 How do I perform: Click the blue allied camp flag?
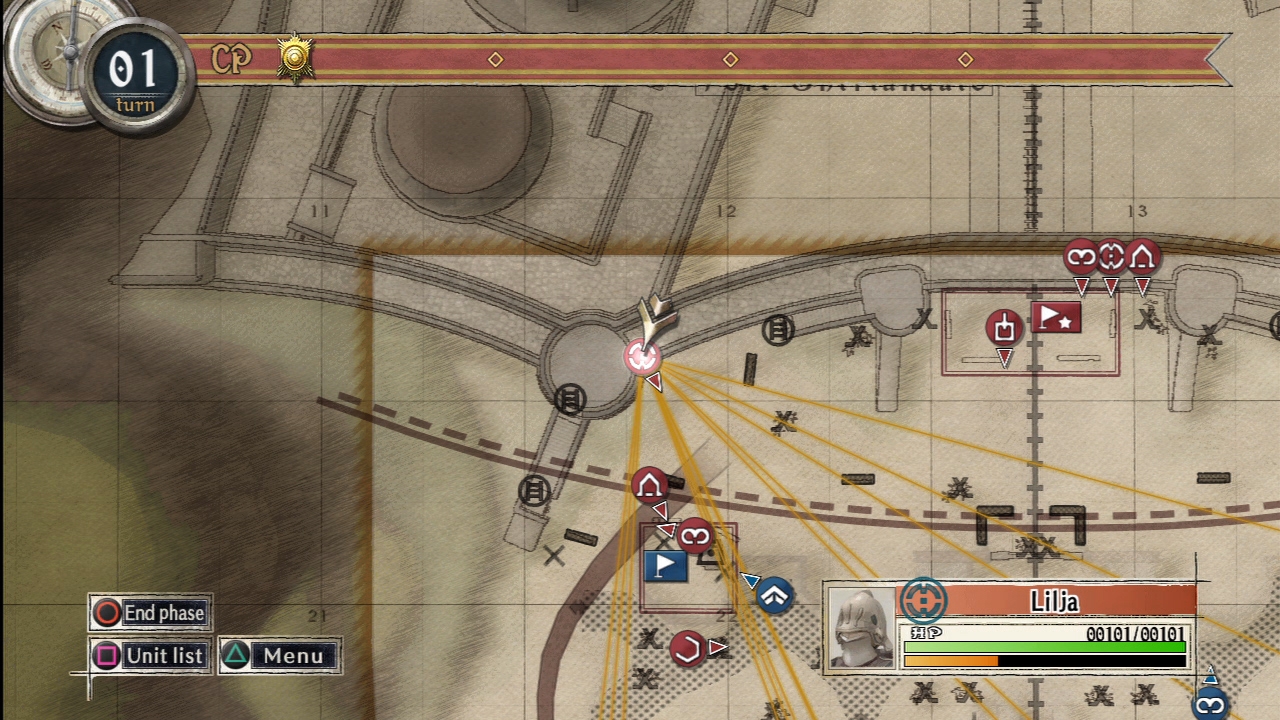coord(665,566)
